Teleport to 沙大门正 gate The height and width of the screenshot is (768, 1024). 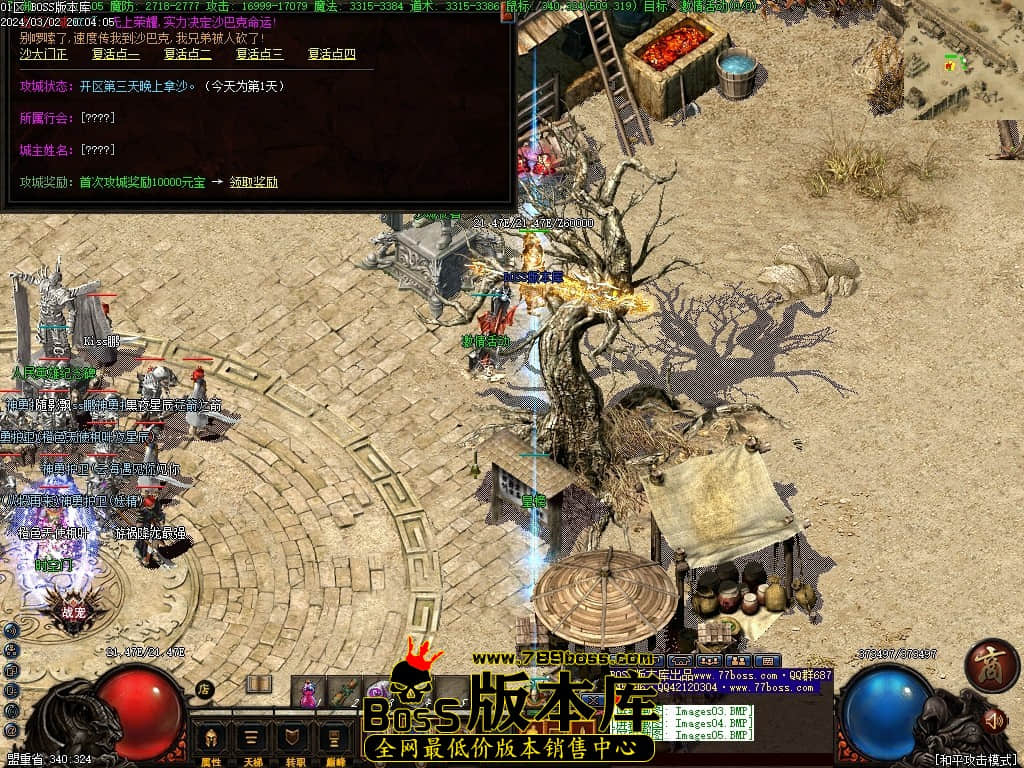(43, 54)
